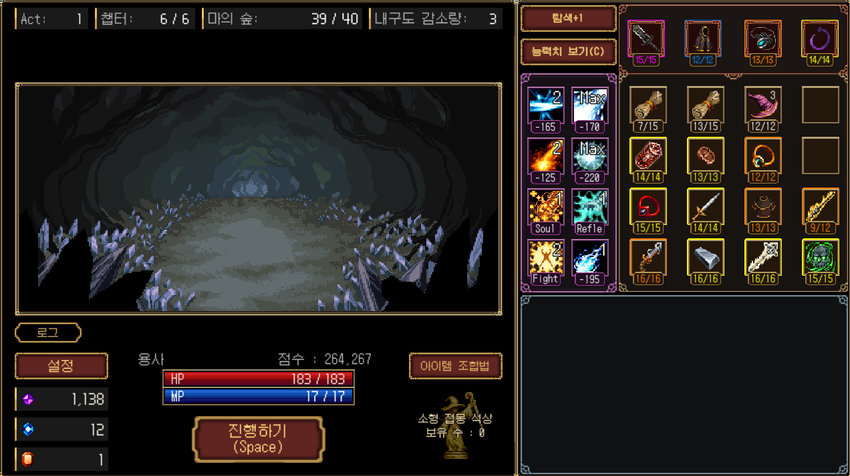Screen dimensions: 850x476
Task: Select the equipped hooded cloak slot
Action: pyautogui.click(x=704, y=39)
